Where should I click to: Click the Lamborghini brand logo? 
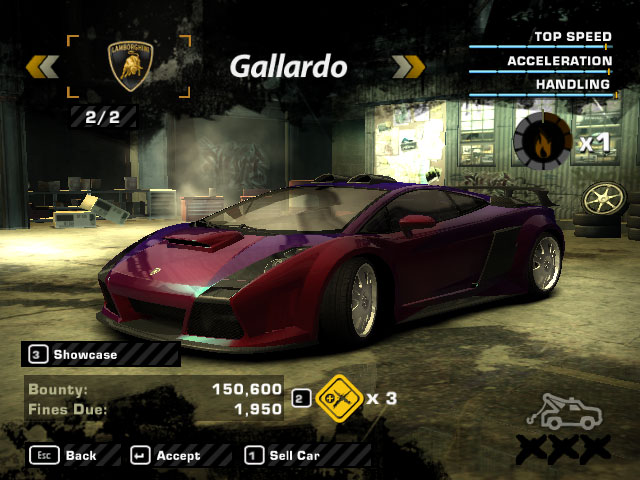pyautogui.click(x=128, y=66)
